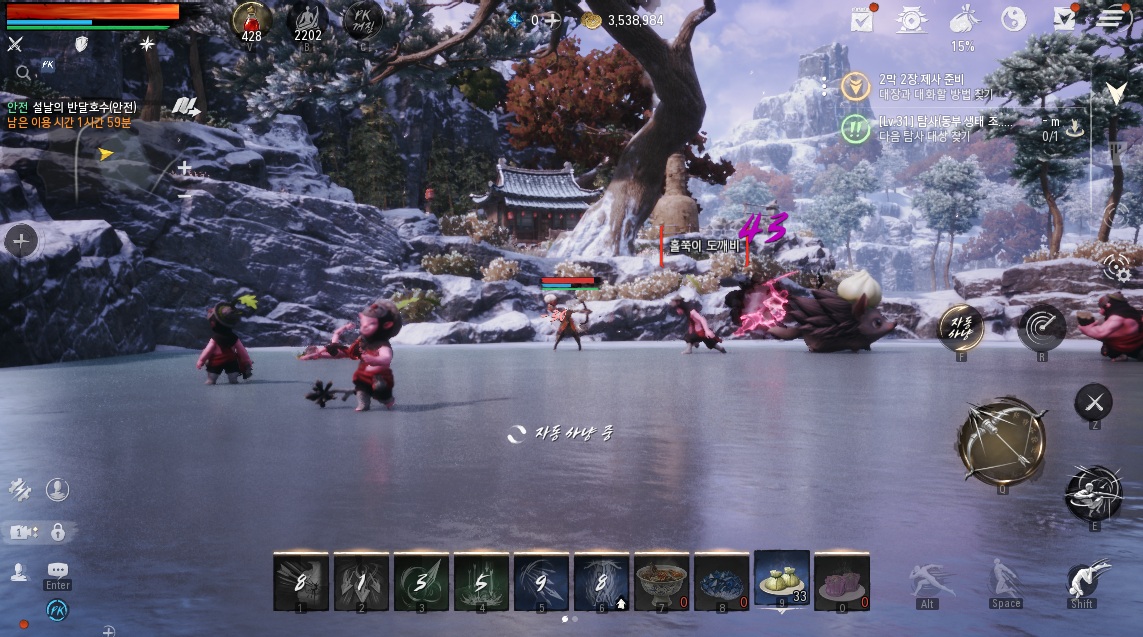Zoom in the minimap with the plus

point(184,168)
